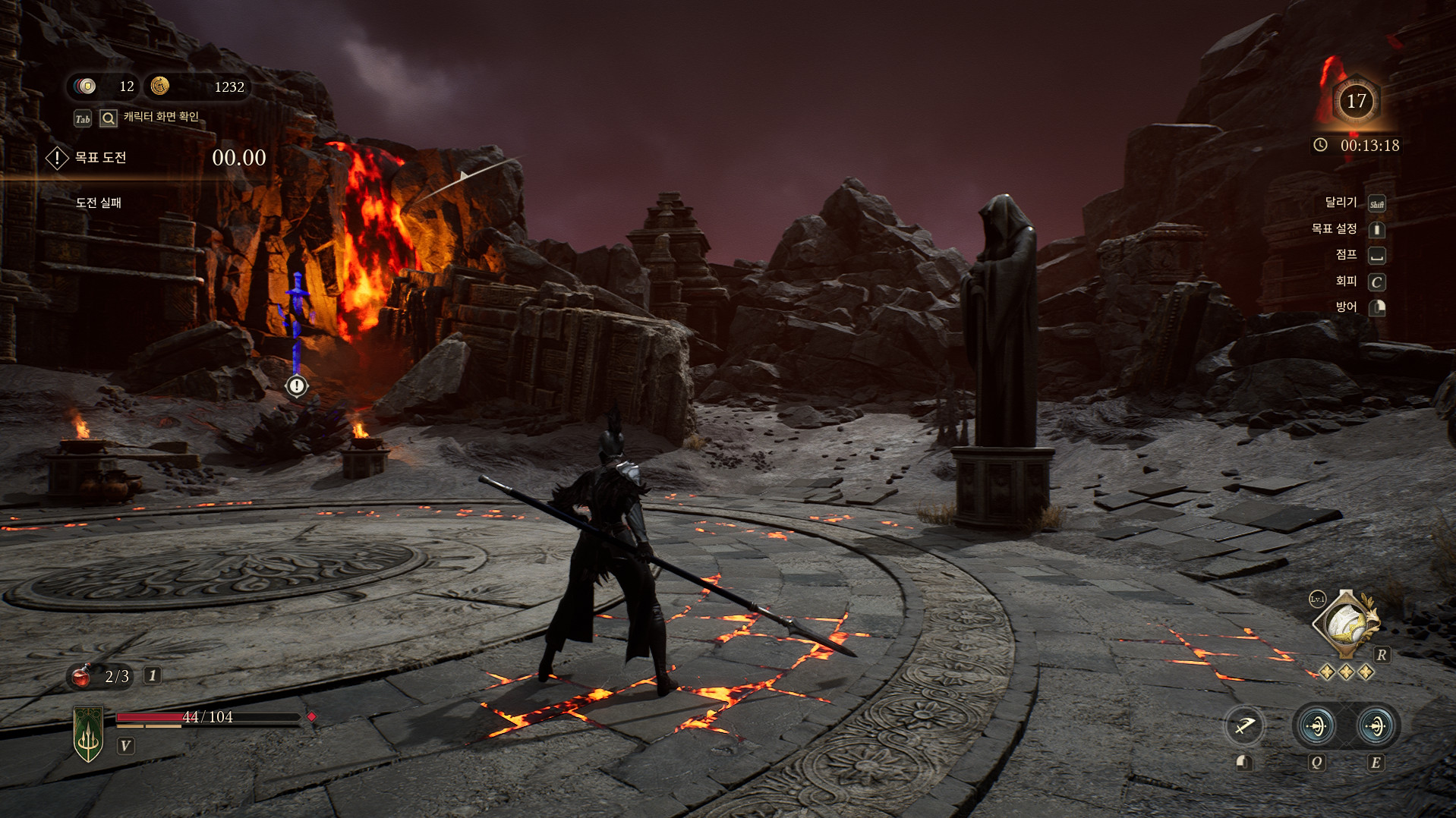Select the green trident shield emblem
Viewport: 1456px width, 818px height.
[x=89, y=733]
